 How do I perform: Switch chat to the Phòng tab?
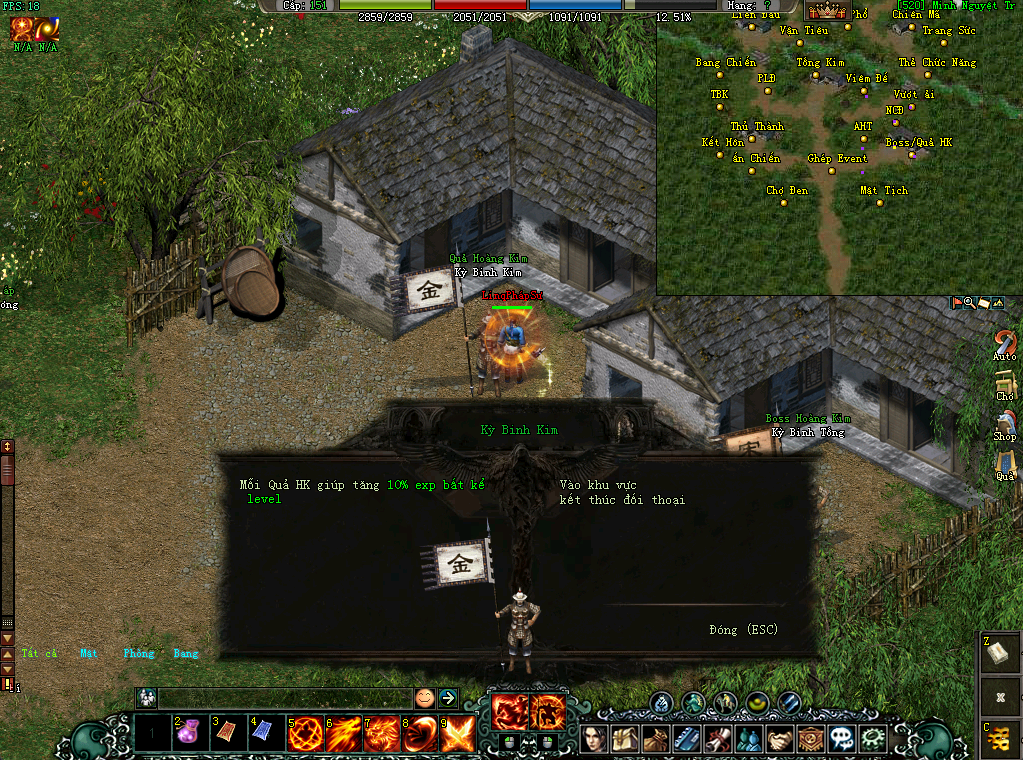pos(139,654)
